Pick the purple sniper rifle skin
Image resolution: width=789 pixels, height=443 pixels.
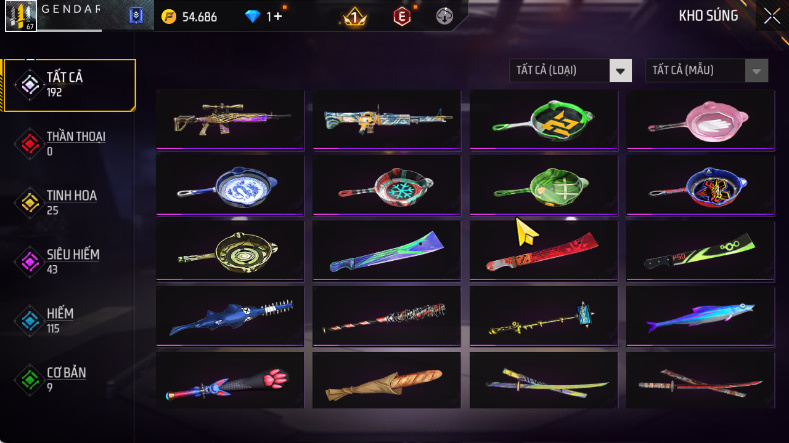click(229, 119)
